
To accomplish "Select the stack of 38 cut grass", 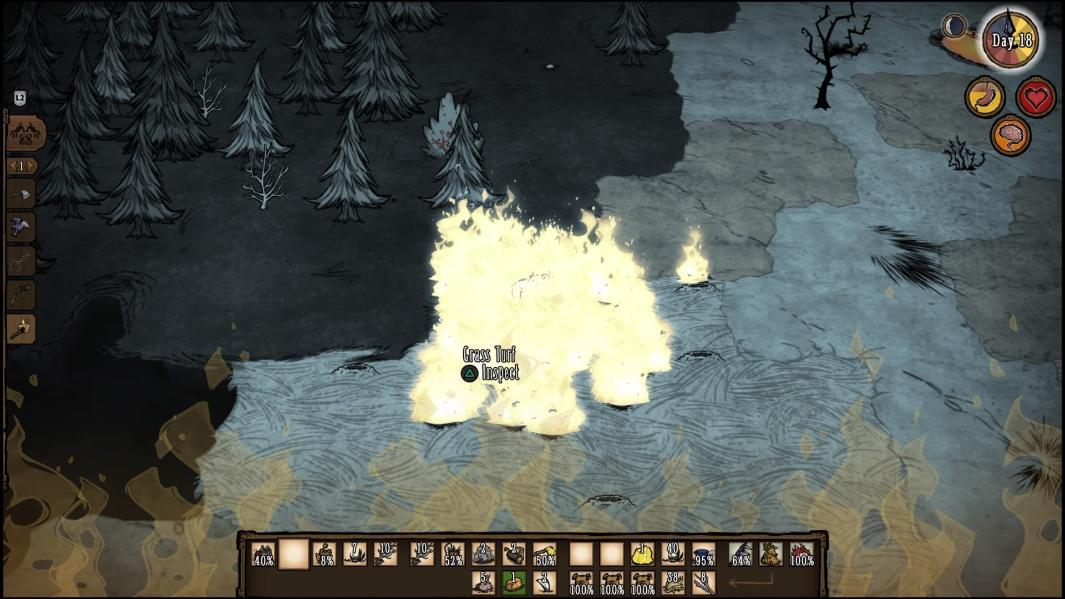I will point(673,582).
